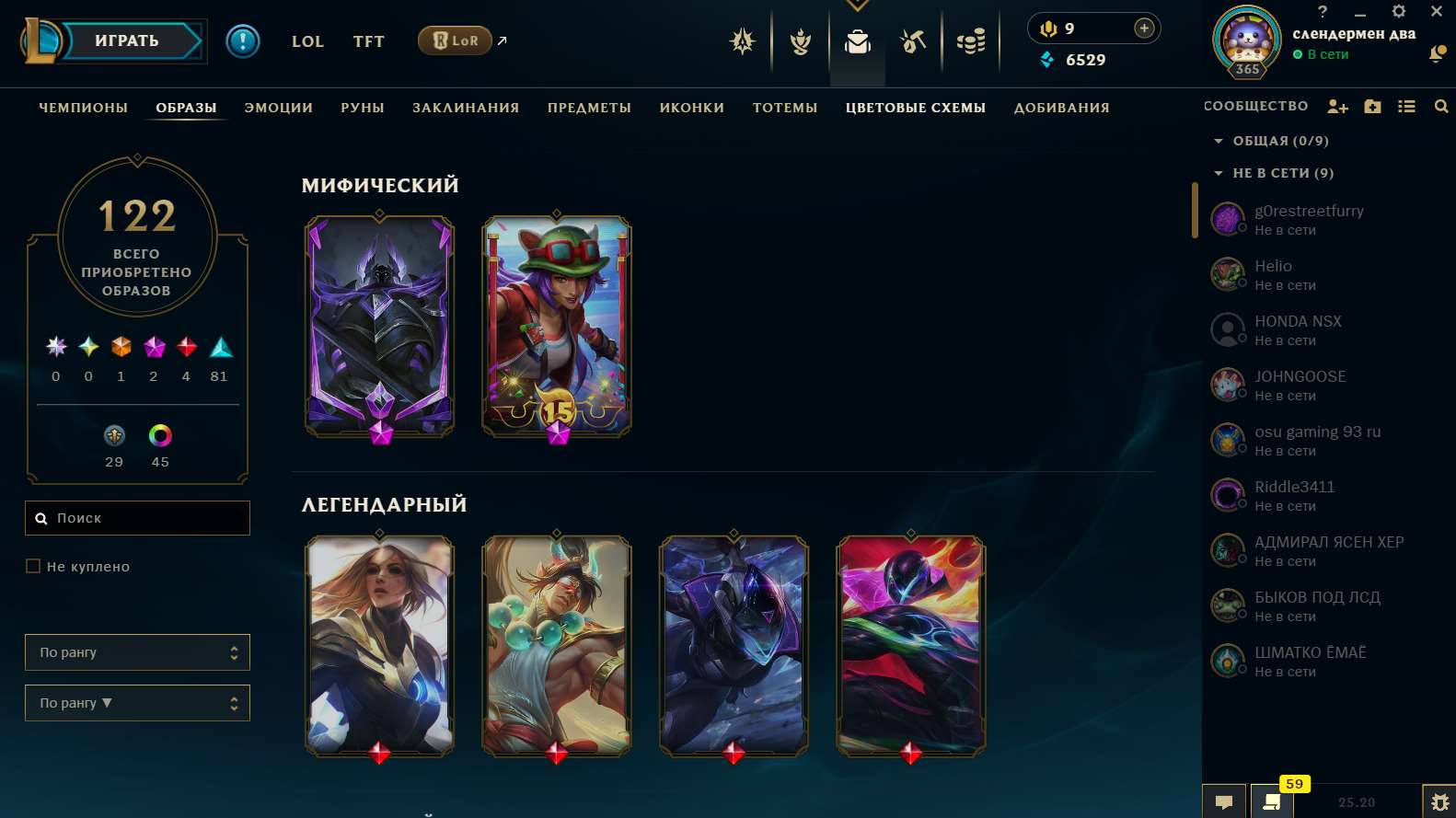This screenshot has width=1456, height=818.
Task: Open the friend list search icon
Action: 1441,106
